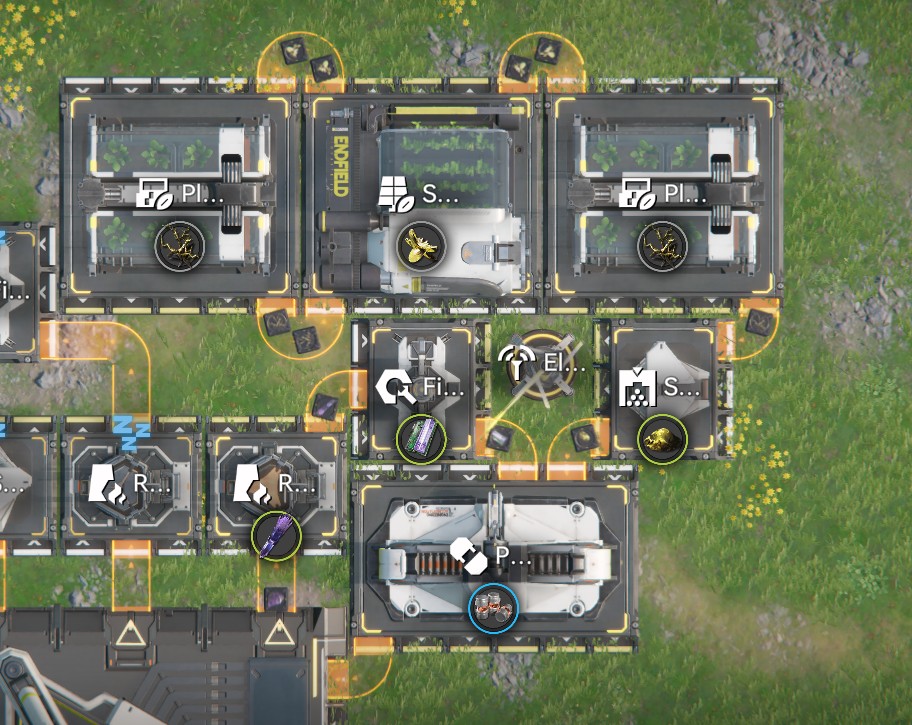Inspect the right planting unit's yellow plant icon
The width and height of the screenshot is (912, 725).
[x=662, y=243]
